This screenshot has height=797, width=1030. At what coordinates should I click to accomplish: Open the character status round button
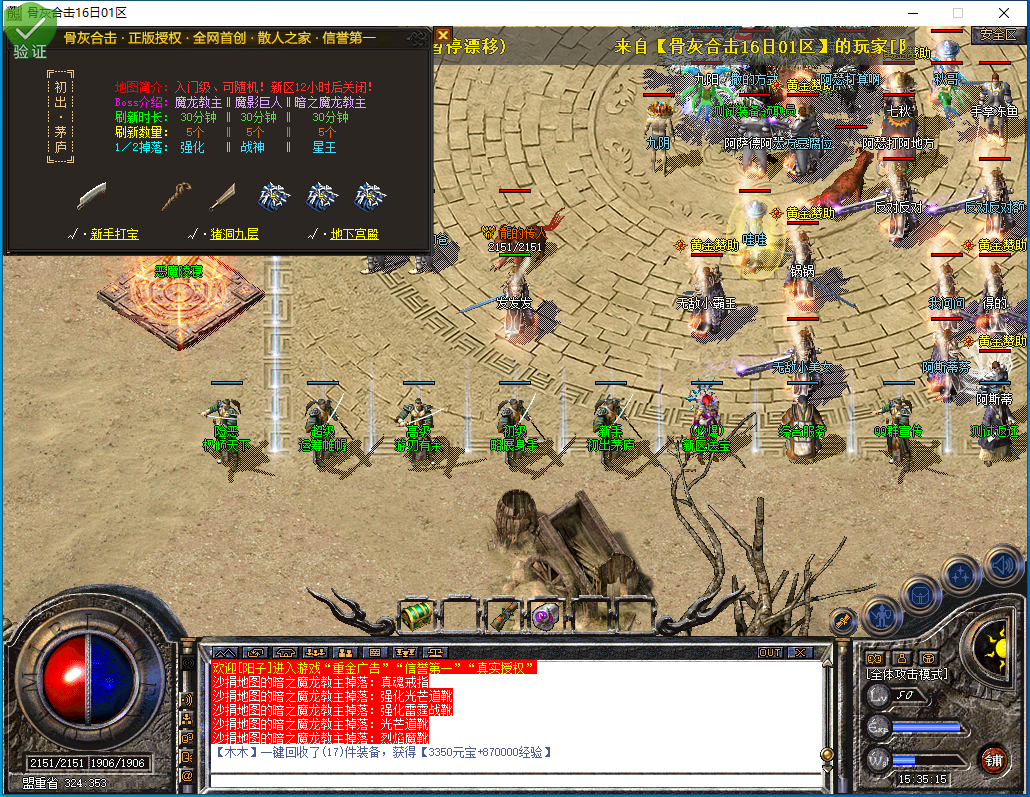882,612
